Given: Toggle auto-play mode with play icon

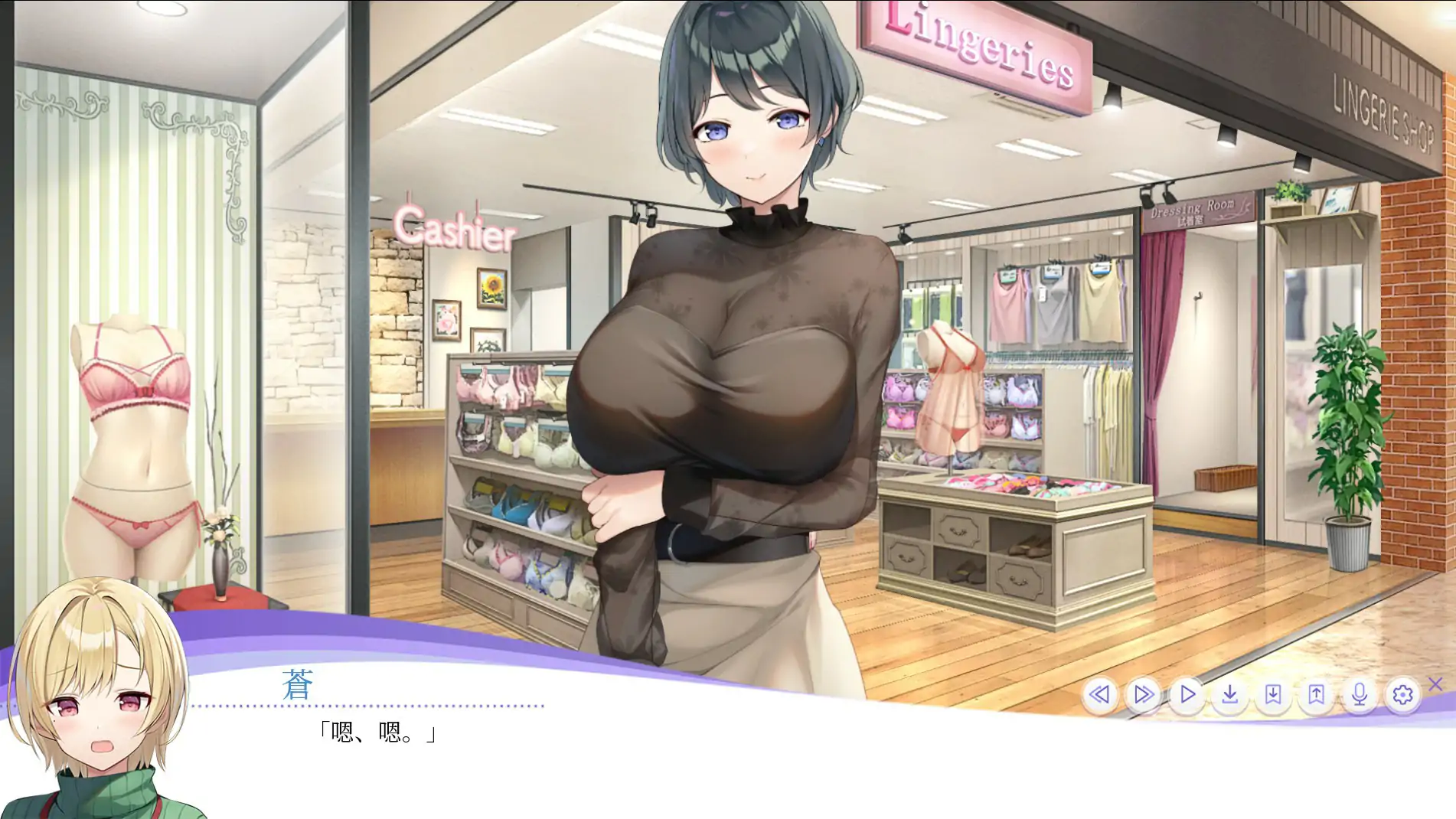Looking at the screenshot, I should pyautogui.click(x=1187, y=693).
